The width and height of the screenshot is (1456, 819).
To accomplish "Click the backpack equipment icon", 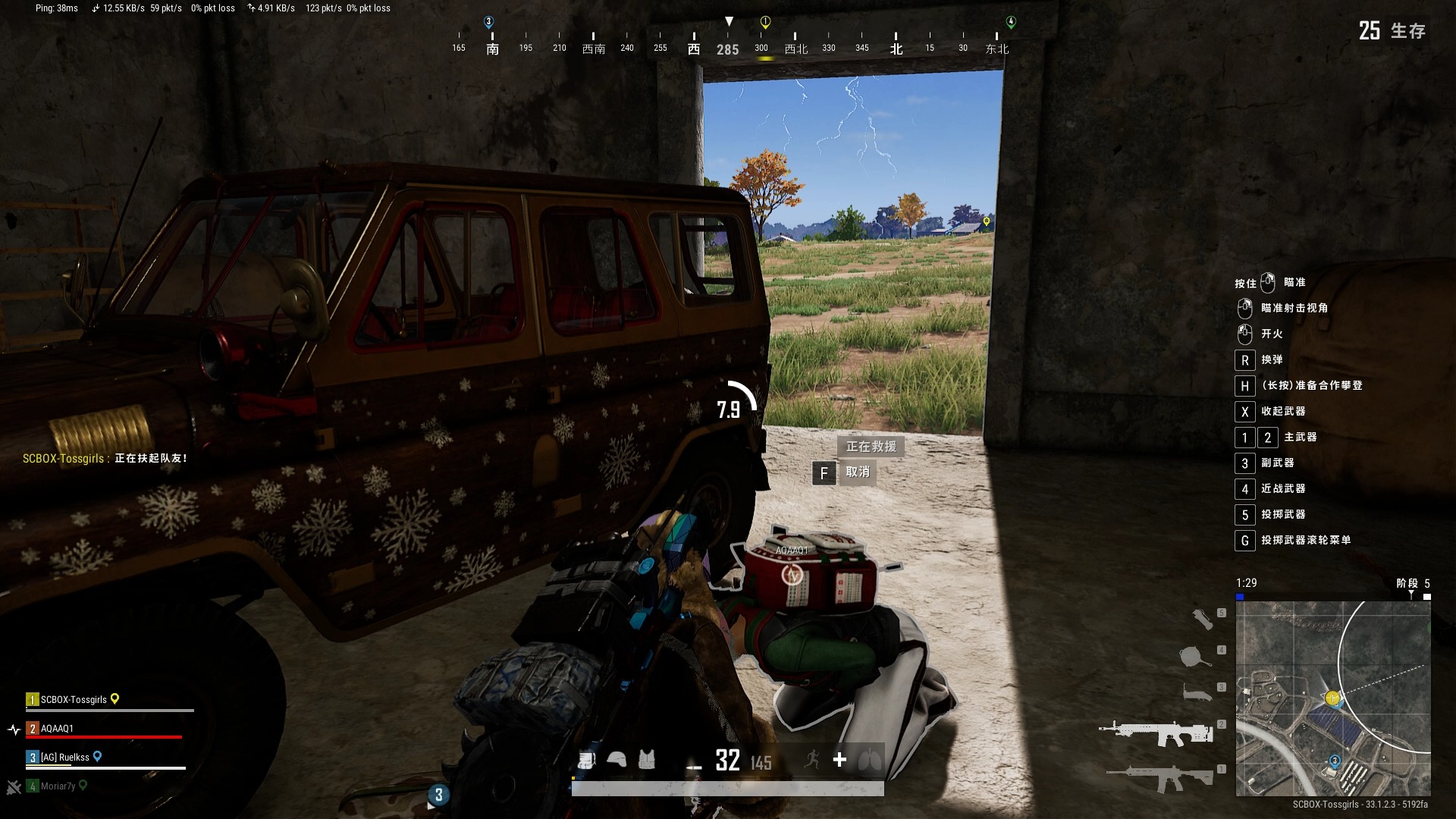I will [x=586, y=760].
